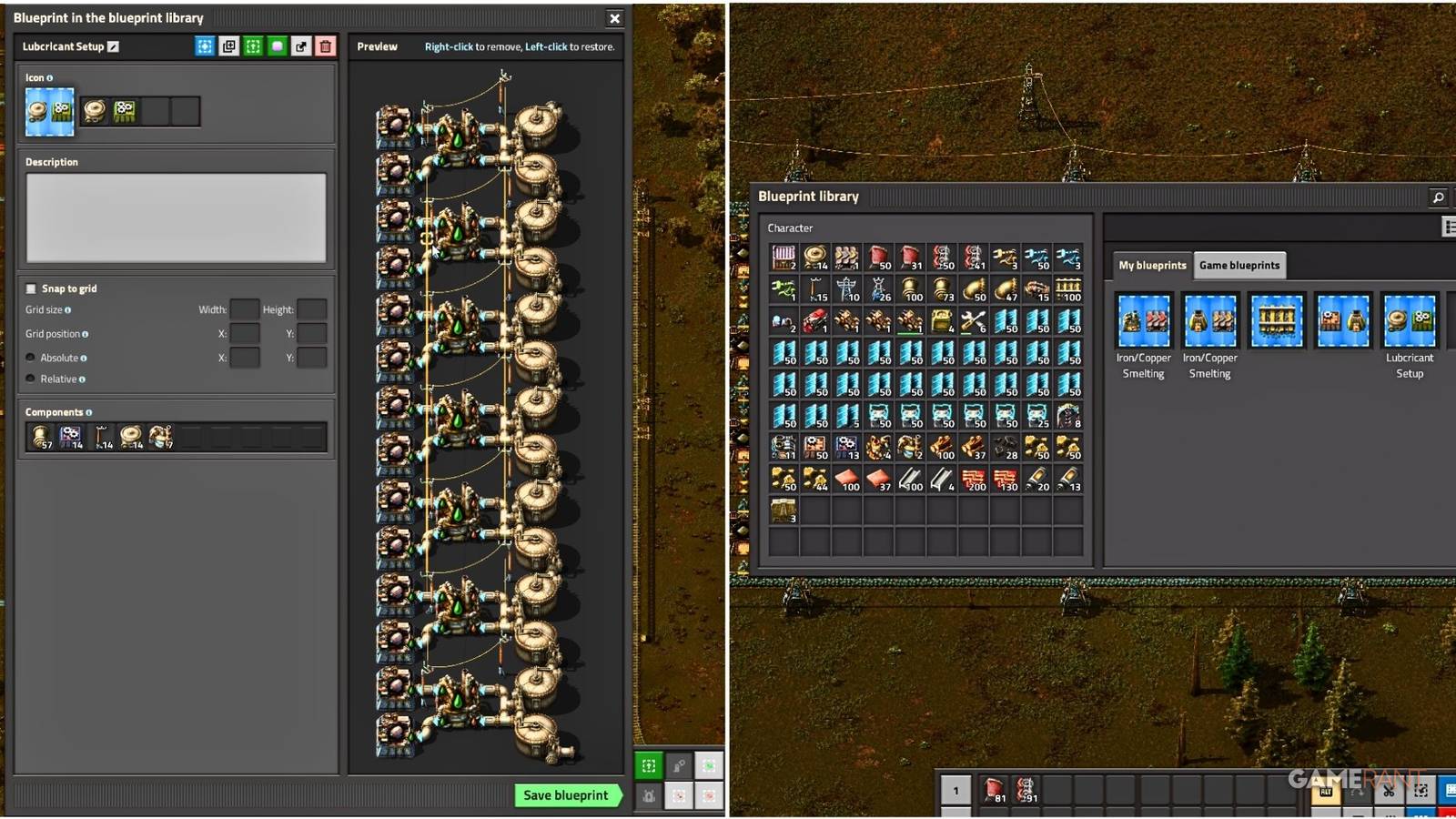Select the Absolute grid position option

tap(31, 357)
